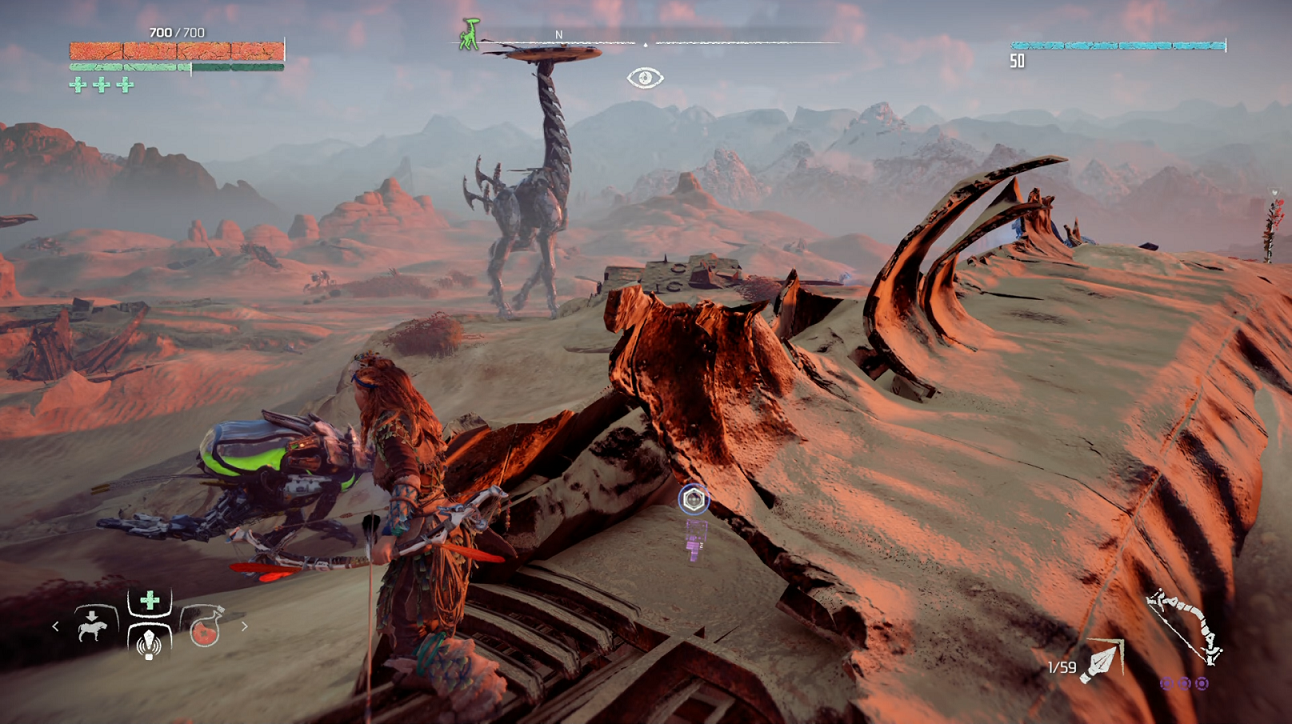Select the equipped bow weapon icon
1292x724 pixels.
coord(1184,627)
